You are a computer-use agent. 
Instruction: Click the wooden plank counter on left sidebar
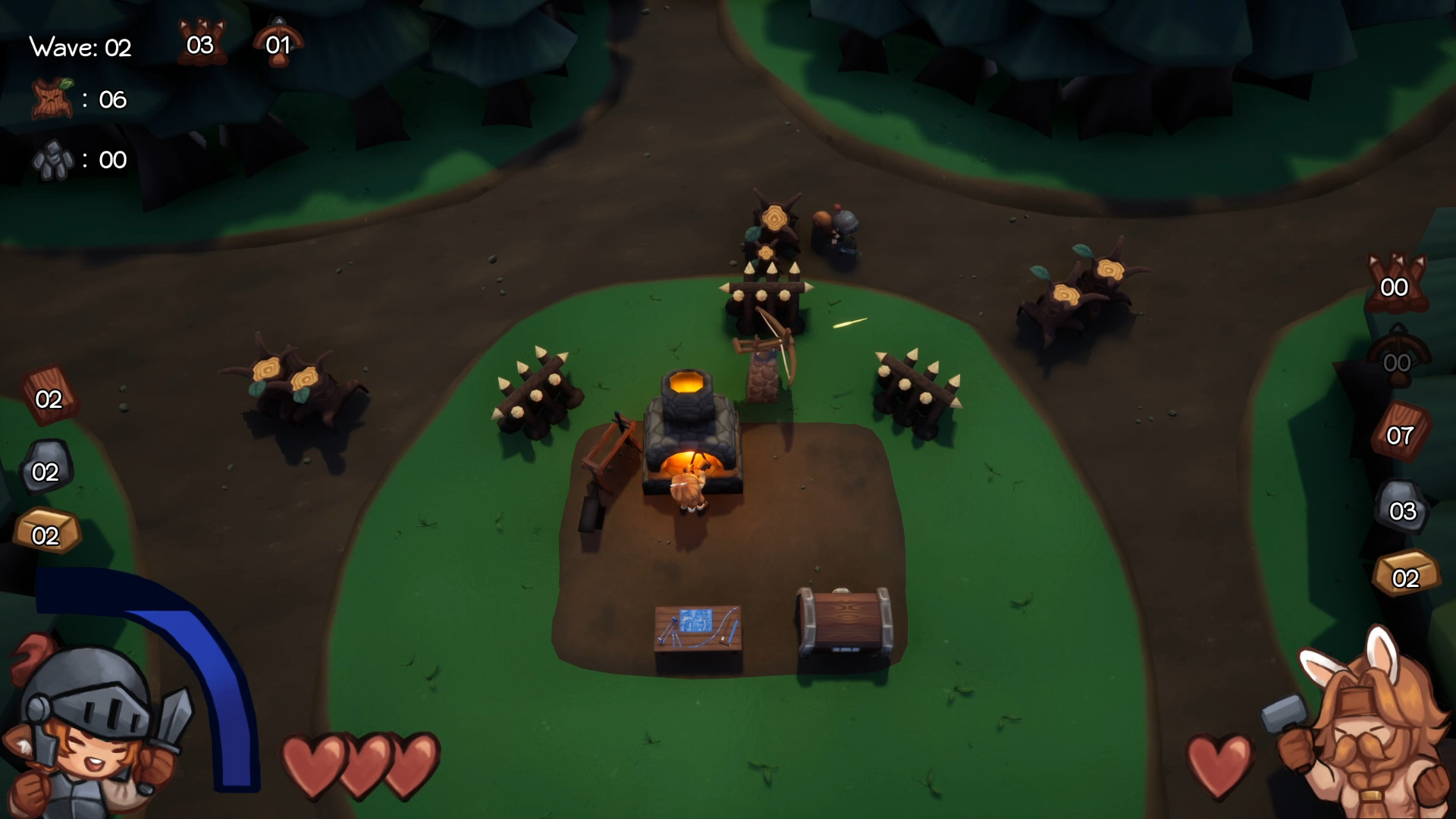[50, 398]
